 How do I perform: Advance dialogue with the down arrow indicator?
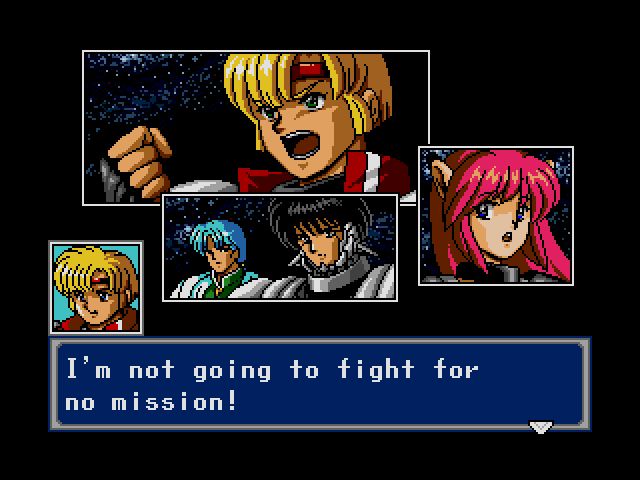[x=540, y=427]
